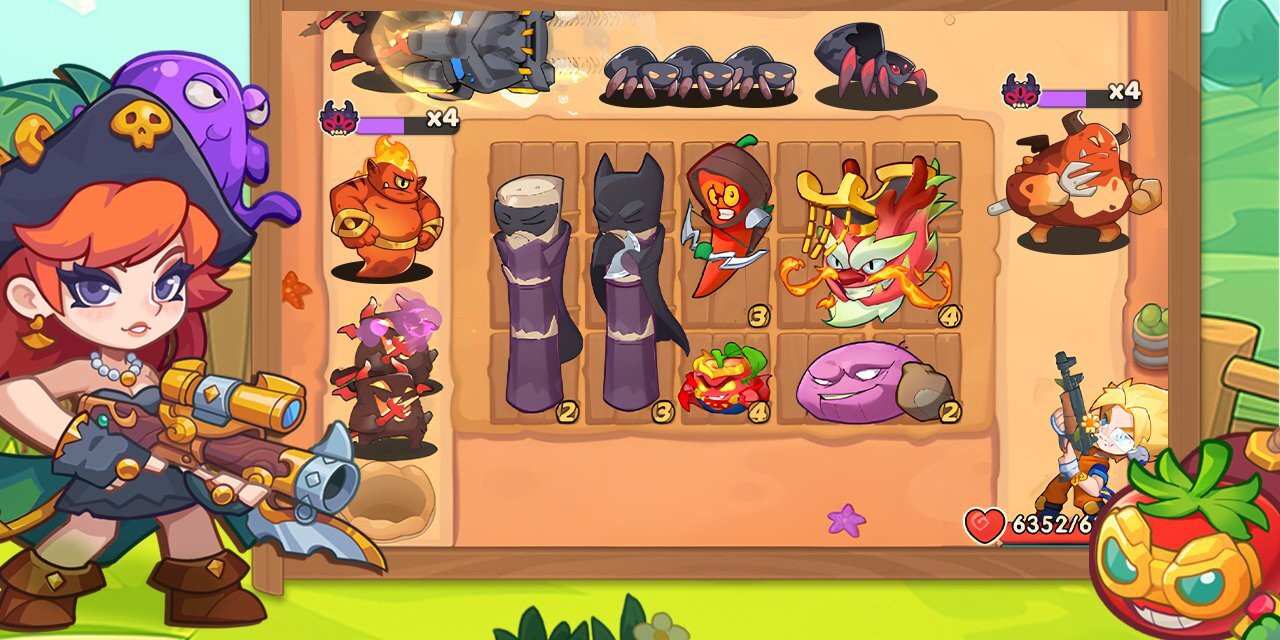Select the dragon fruit samurai unit
The image size is (1280, 640).
pyautogui.click(x=867, y=240)
